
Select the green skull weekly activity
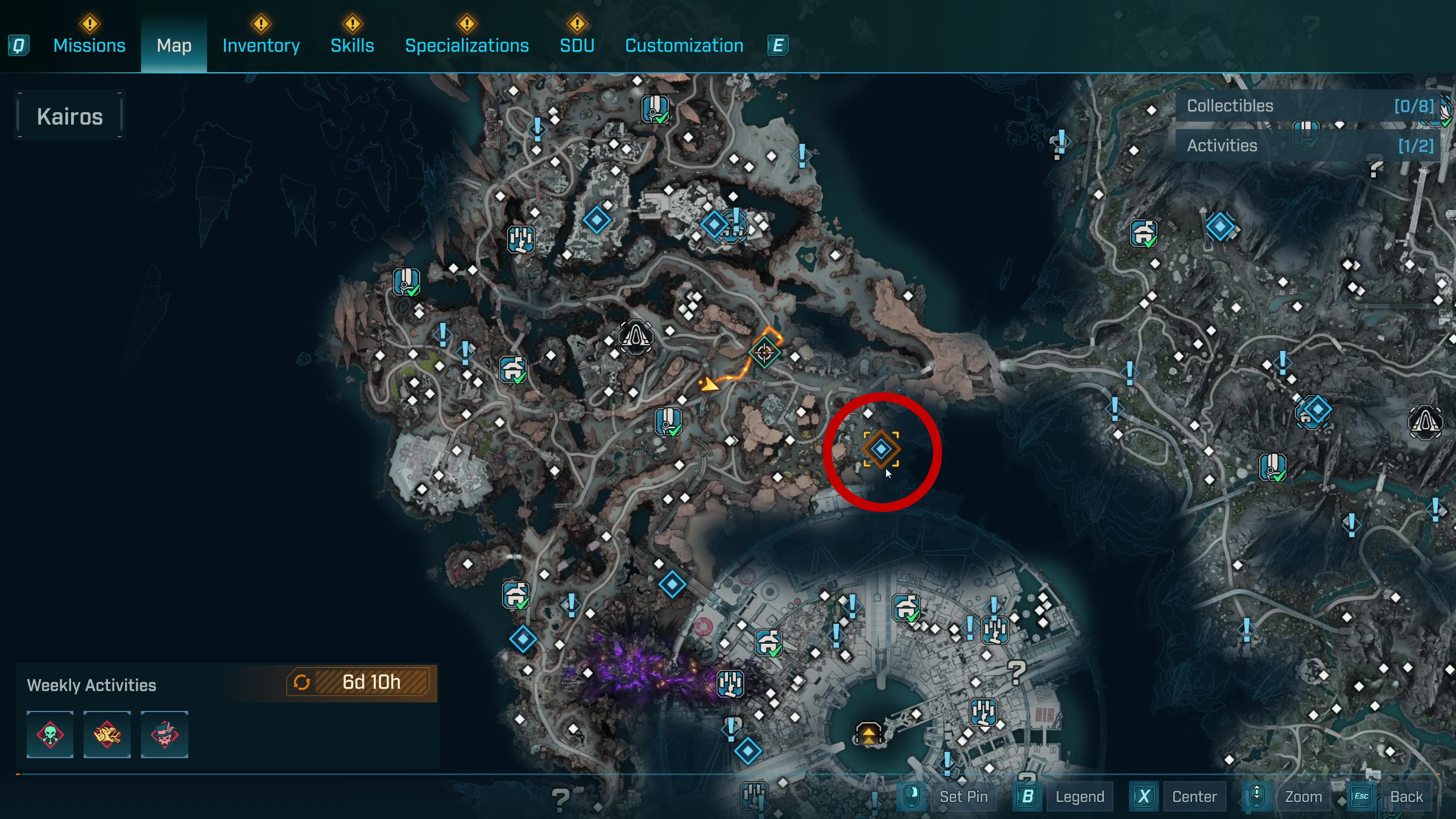tap(50, 734)
